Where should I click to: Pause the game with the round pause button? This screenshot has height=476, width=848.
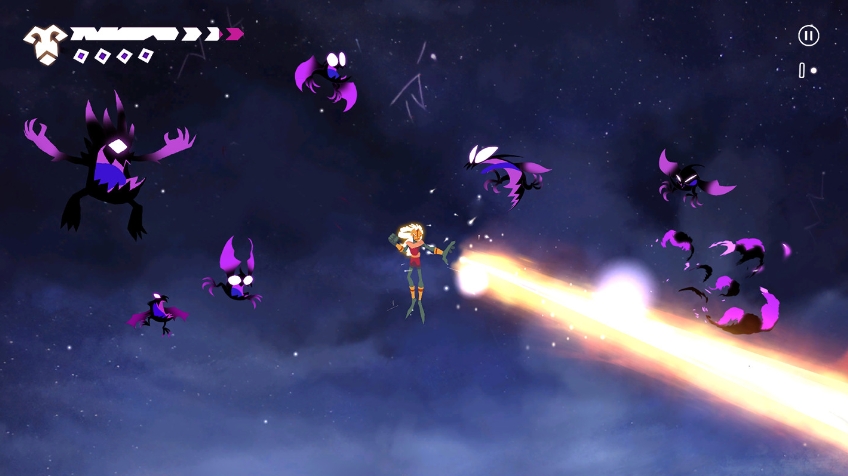(x=808, y=36)
